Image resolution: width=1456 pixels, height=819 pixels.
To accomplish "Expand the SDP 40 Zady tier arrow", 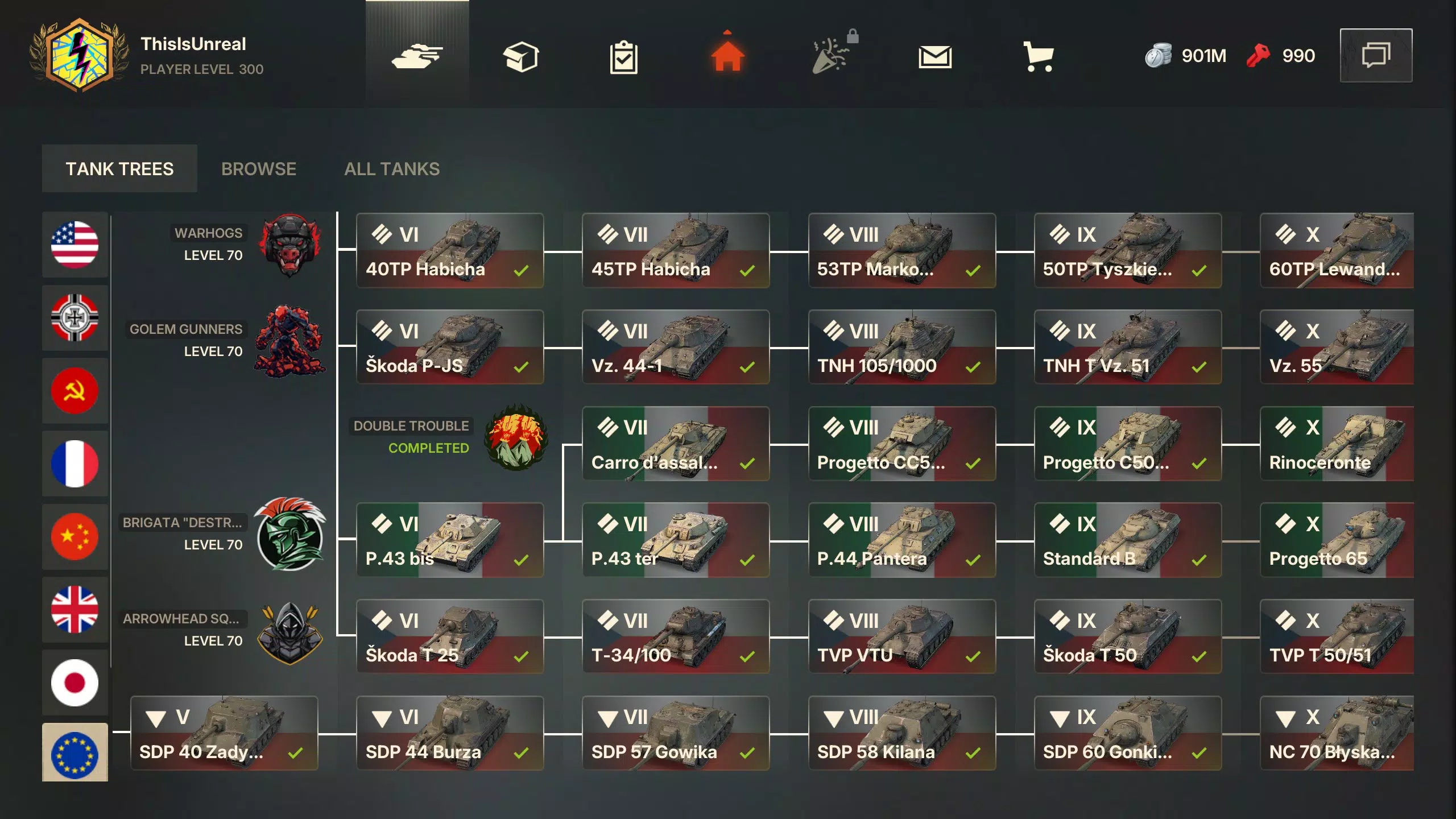I will [156, 718].
